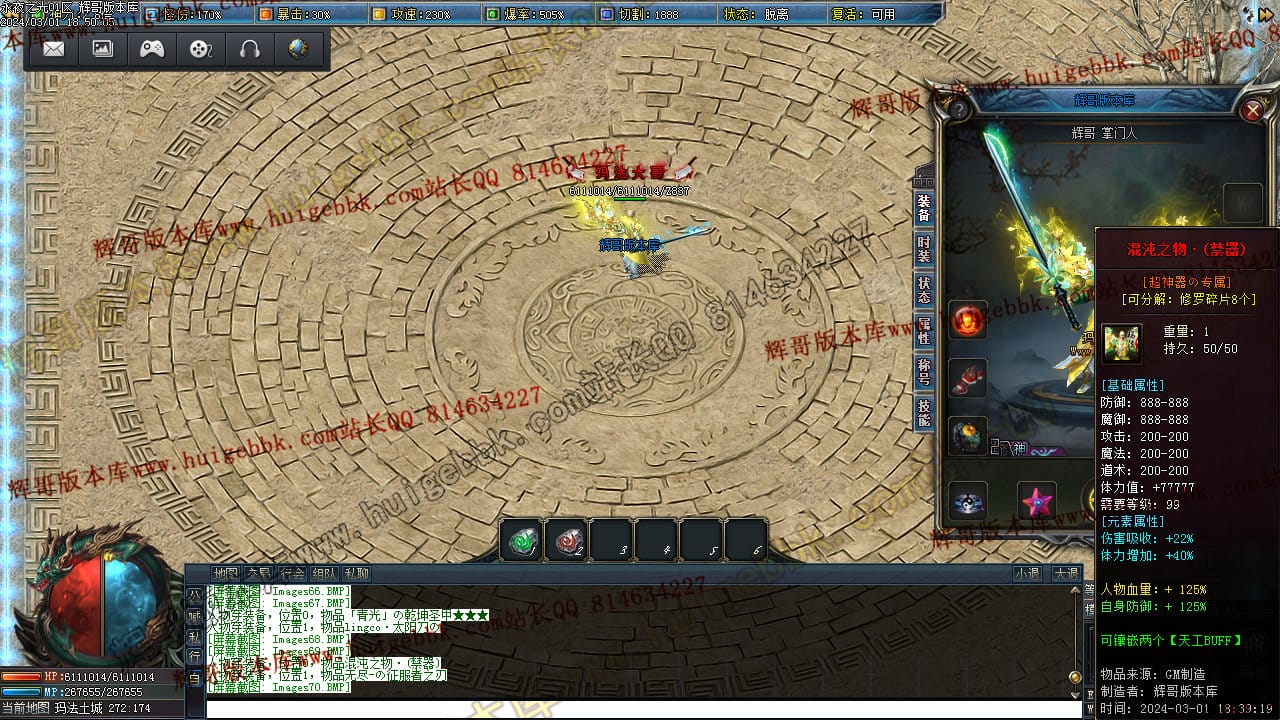Screen dimensions: 1280x720
Task: Open the picture gallery toolbar icon
Action: (x=103, y=49)
